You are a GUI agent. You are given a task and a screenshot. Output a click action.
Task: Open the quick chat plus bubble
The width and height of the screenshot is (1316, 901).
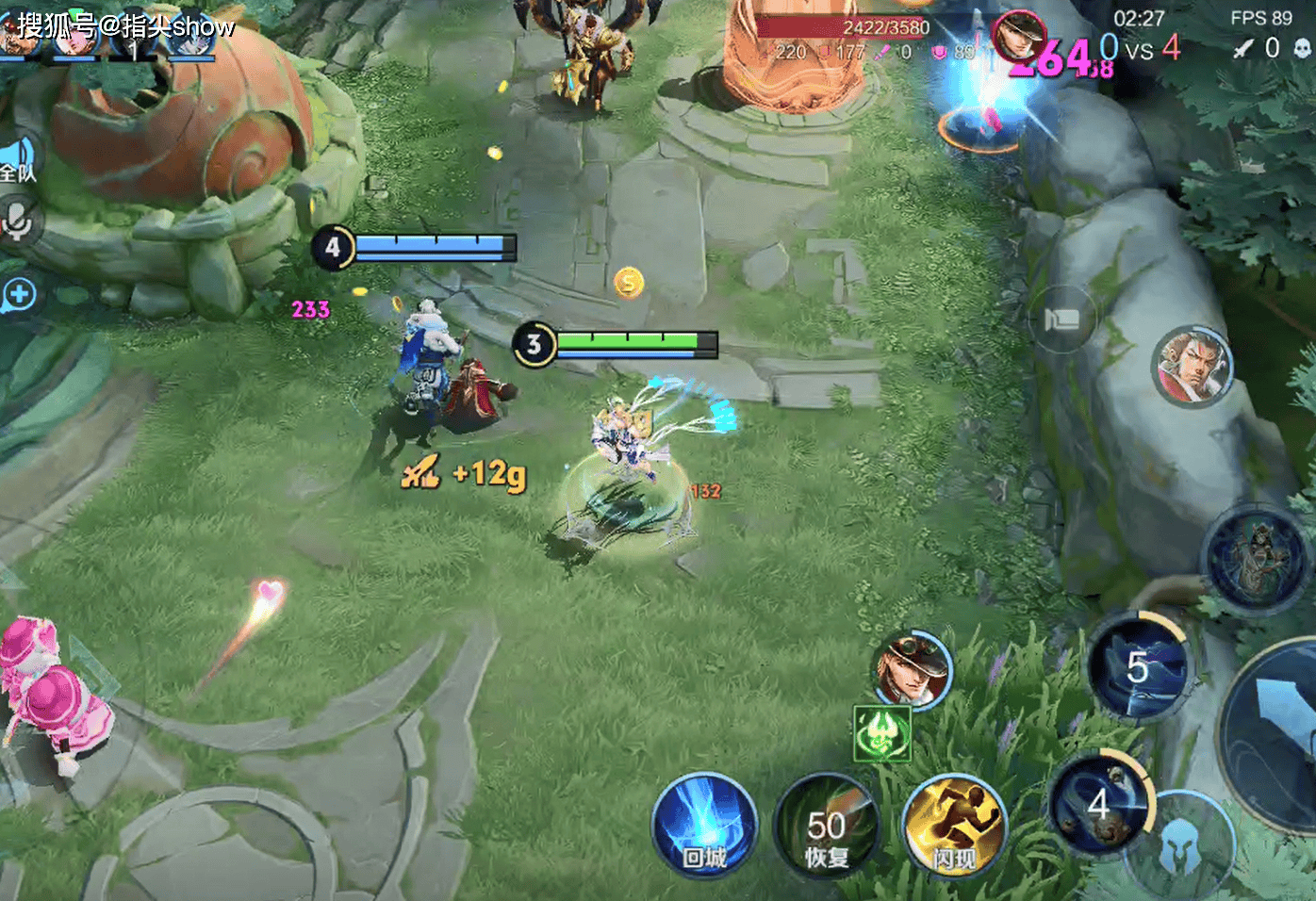[x=19, y=295]
